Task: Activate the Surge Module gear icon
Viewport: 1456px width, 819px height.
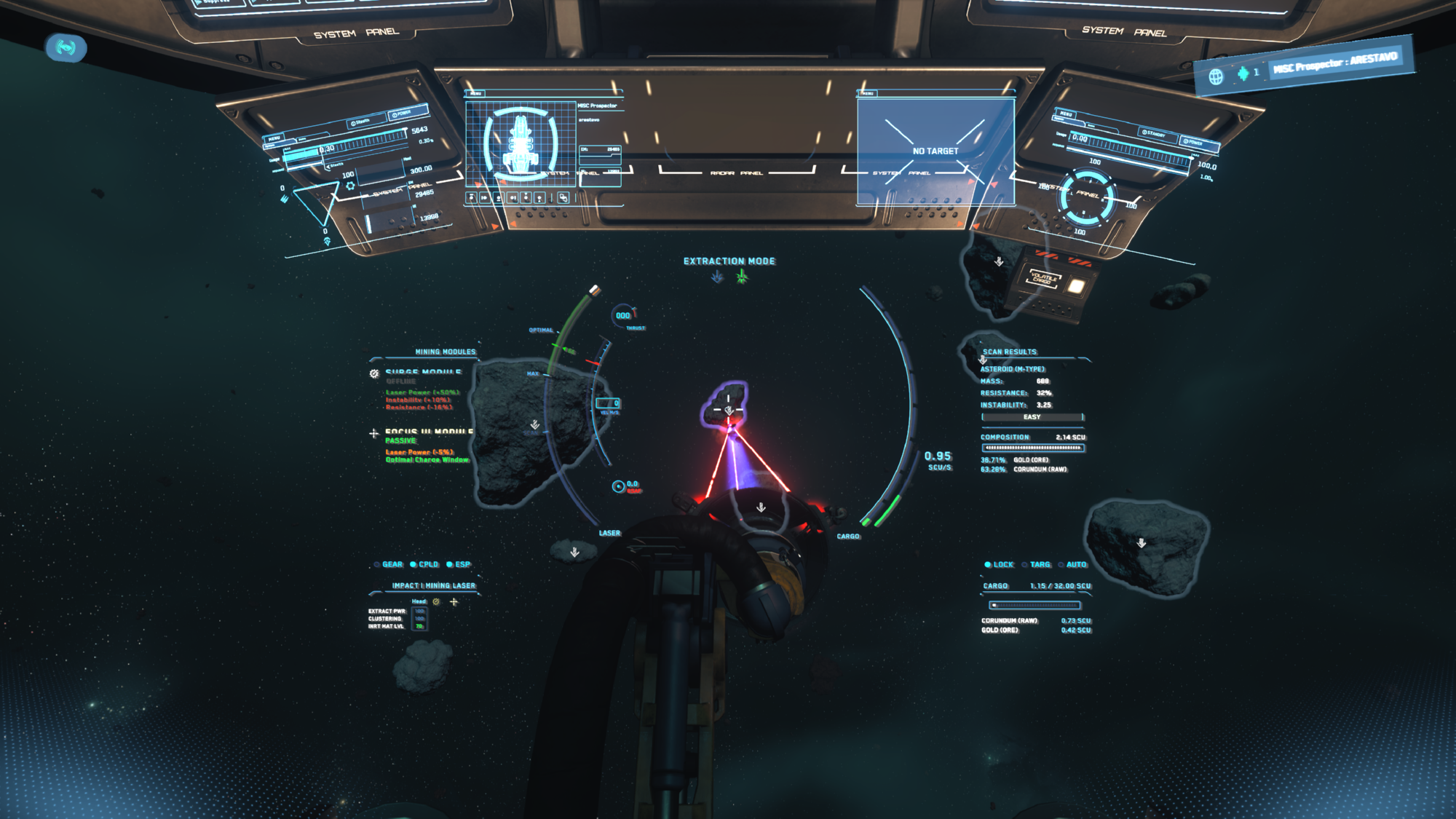Action: click(374, 373)
